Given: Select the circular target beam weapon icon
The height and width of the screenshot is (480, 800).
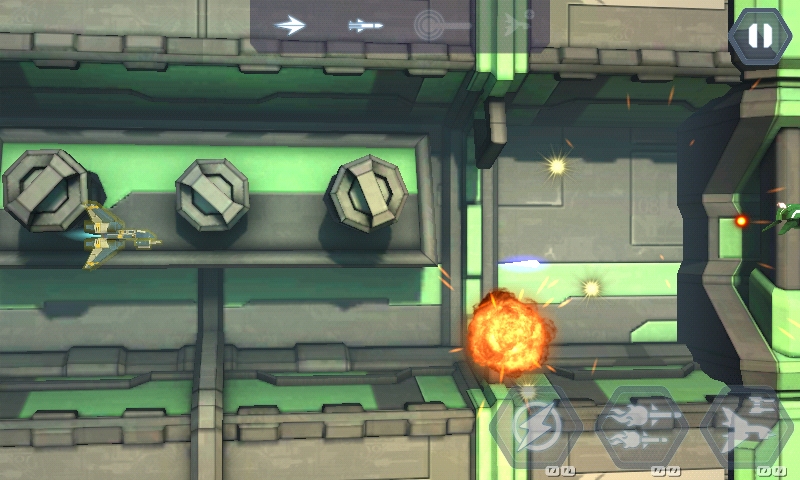Looking at the screenshot, I should (x=441, y=25).
